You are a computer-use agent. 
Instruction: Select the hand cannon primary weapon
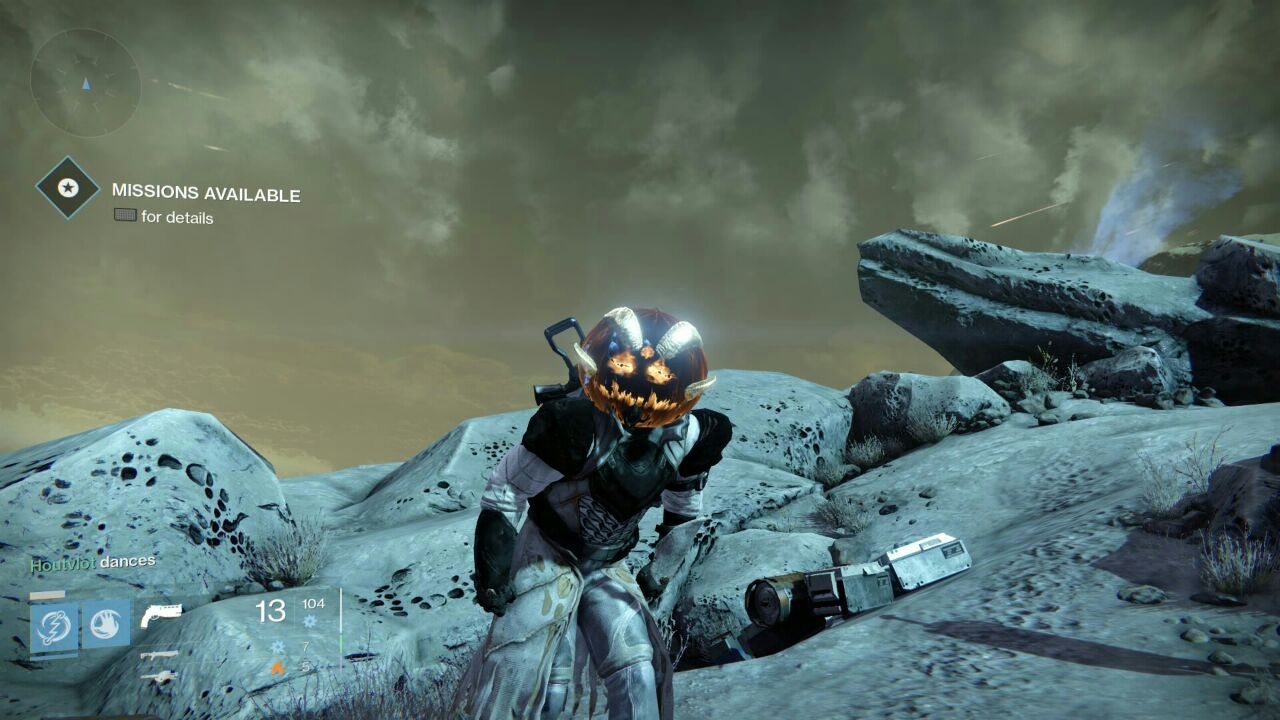pyautogui.click(x=161, y=613)
